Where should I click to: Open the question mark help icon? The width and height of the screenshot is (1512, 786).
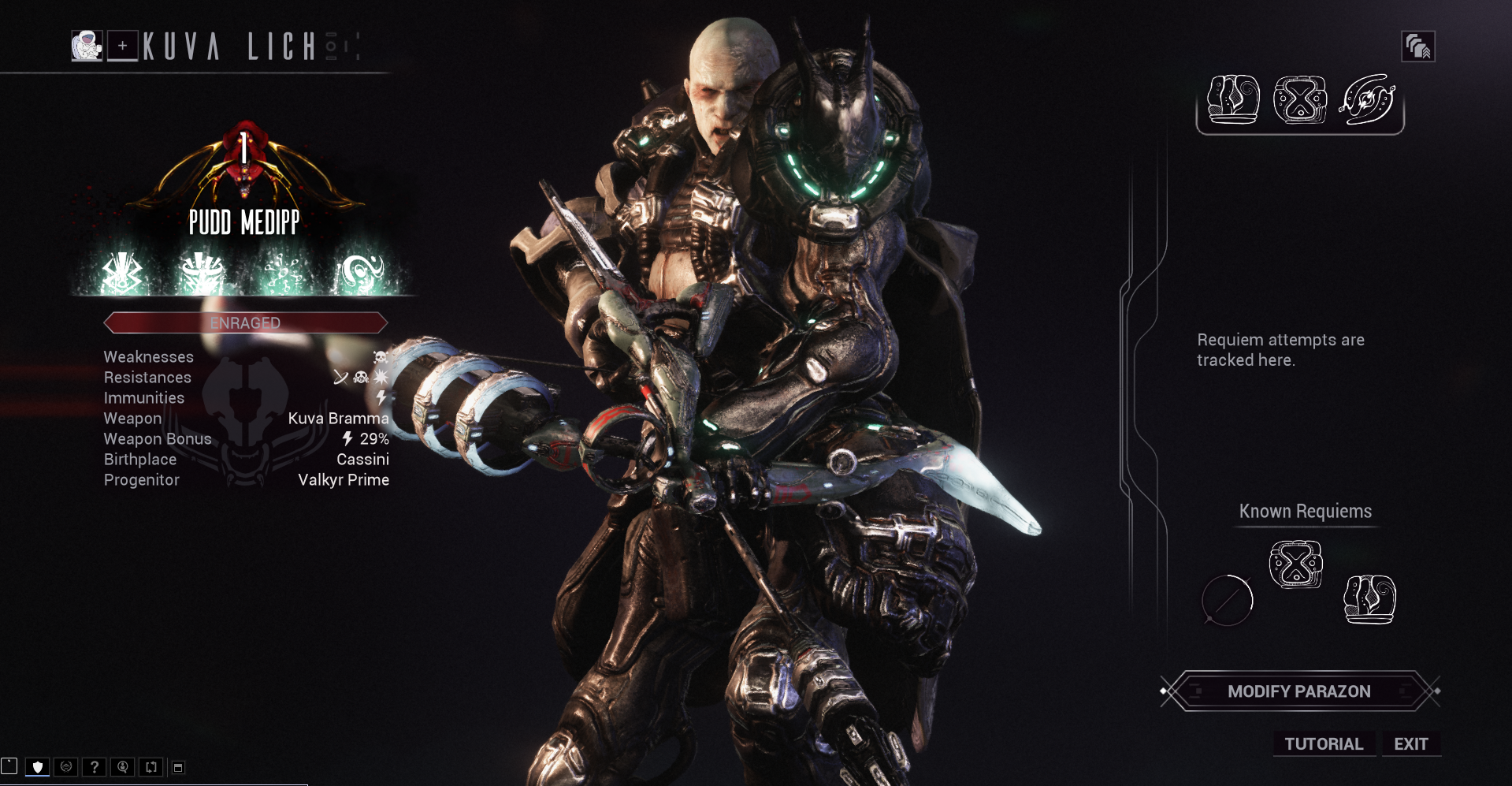[95, 766]
